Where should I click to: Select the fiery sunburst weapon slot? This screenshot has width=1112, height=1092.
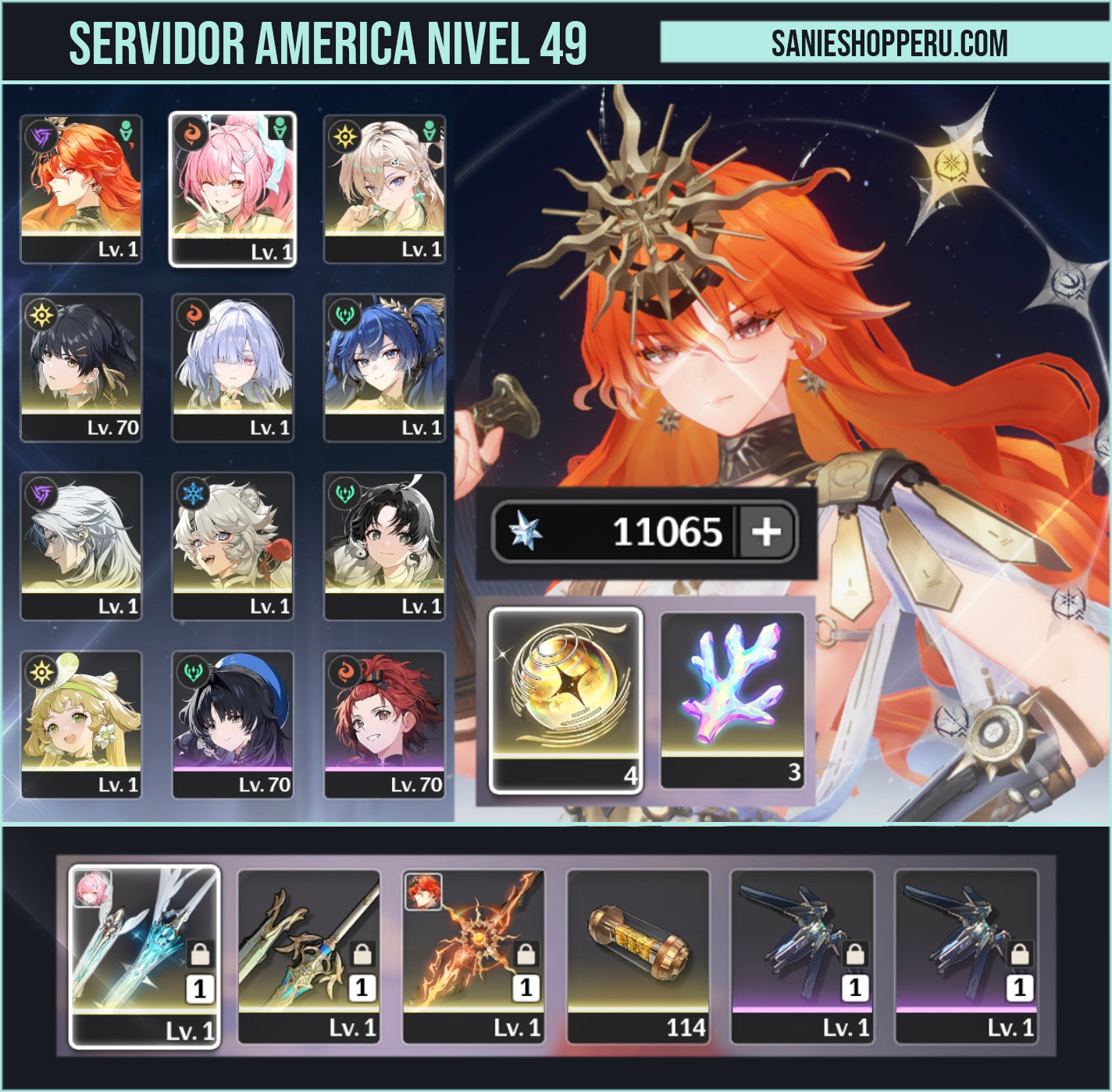point(473,955)
